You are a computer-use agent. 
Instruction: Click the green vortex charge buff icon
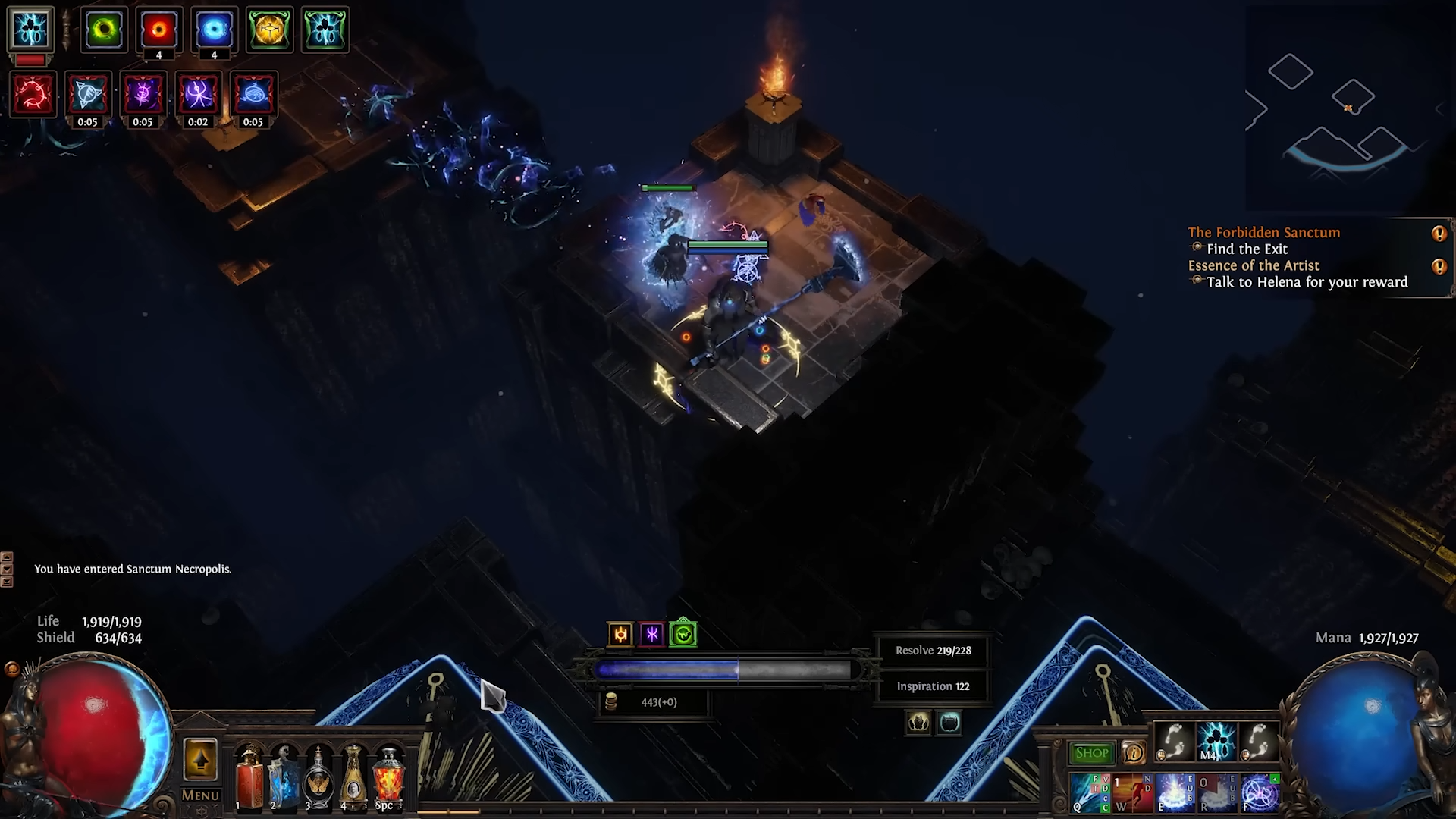coord(104,30)
